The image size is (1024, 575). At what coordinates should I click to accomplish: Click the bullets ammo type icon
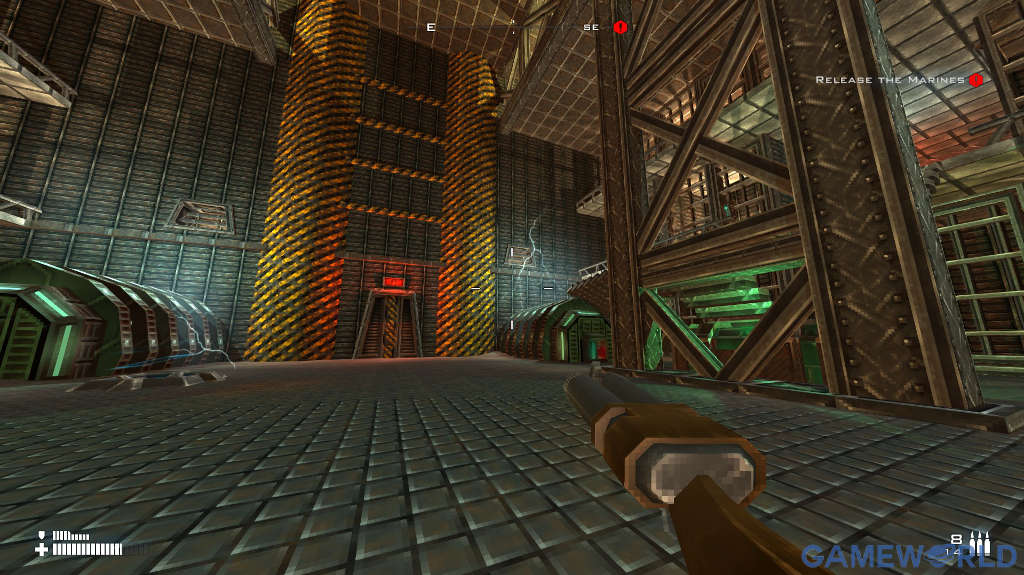tap(980, 543)
